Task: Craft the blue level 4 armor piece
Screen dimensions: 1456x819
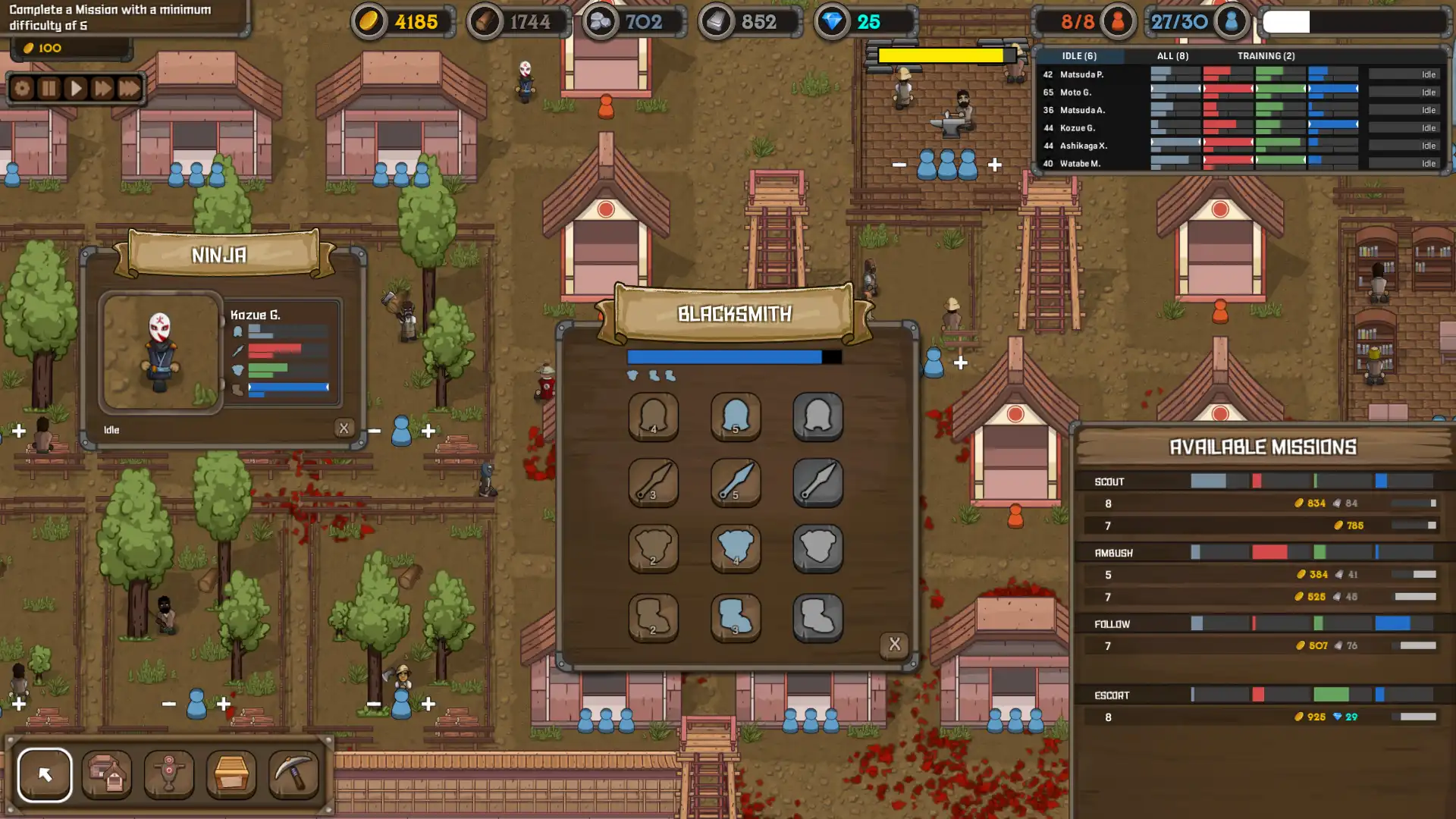Action: click(736, 550)
